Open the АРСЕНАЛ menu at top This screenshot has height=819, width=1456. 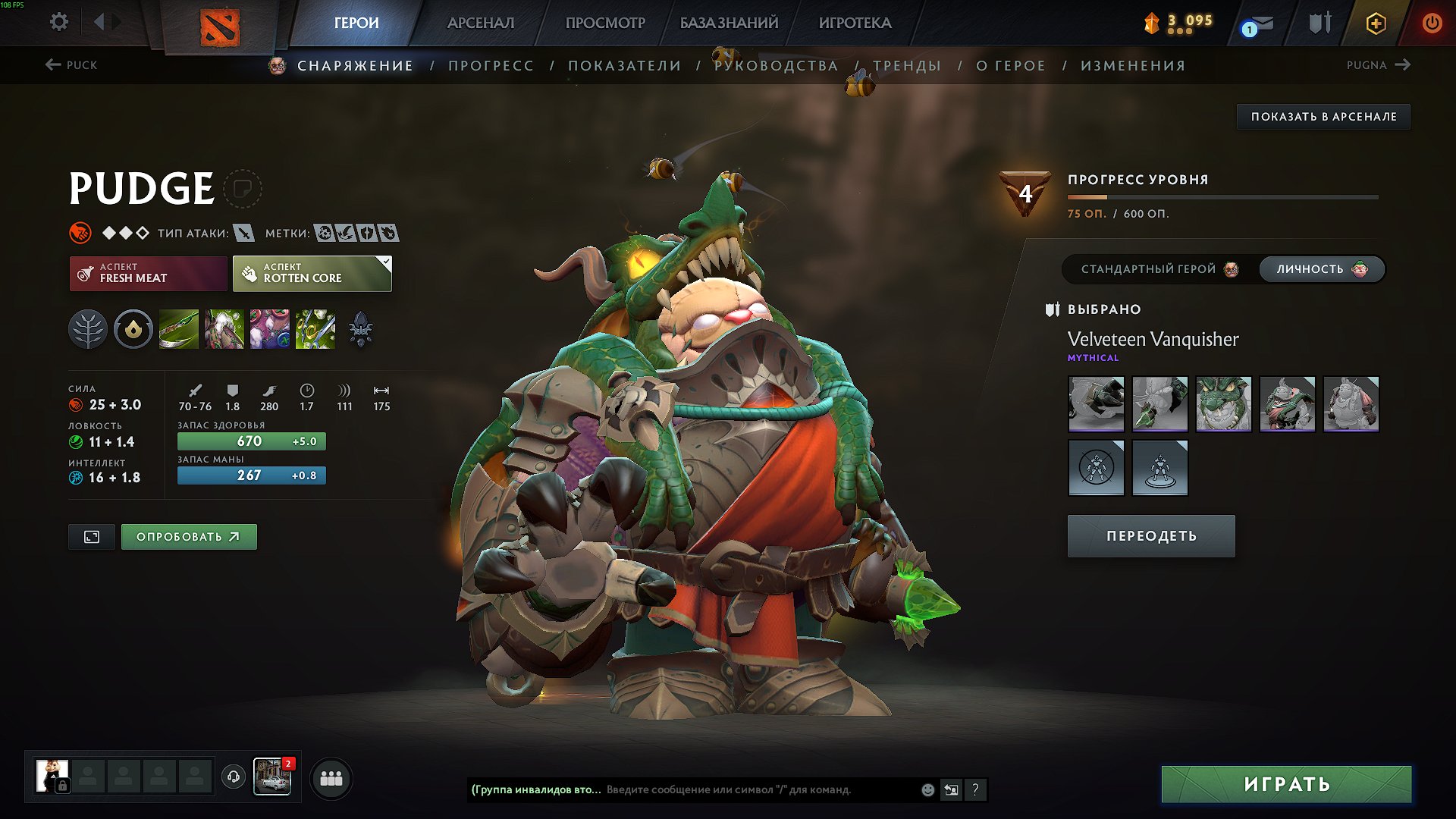[479, 23]
